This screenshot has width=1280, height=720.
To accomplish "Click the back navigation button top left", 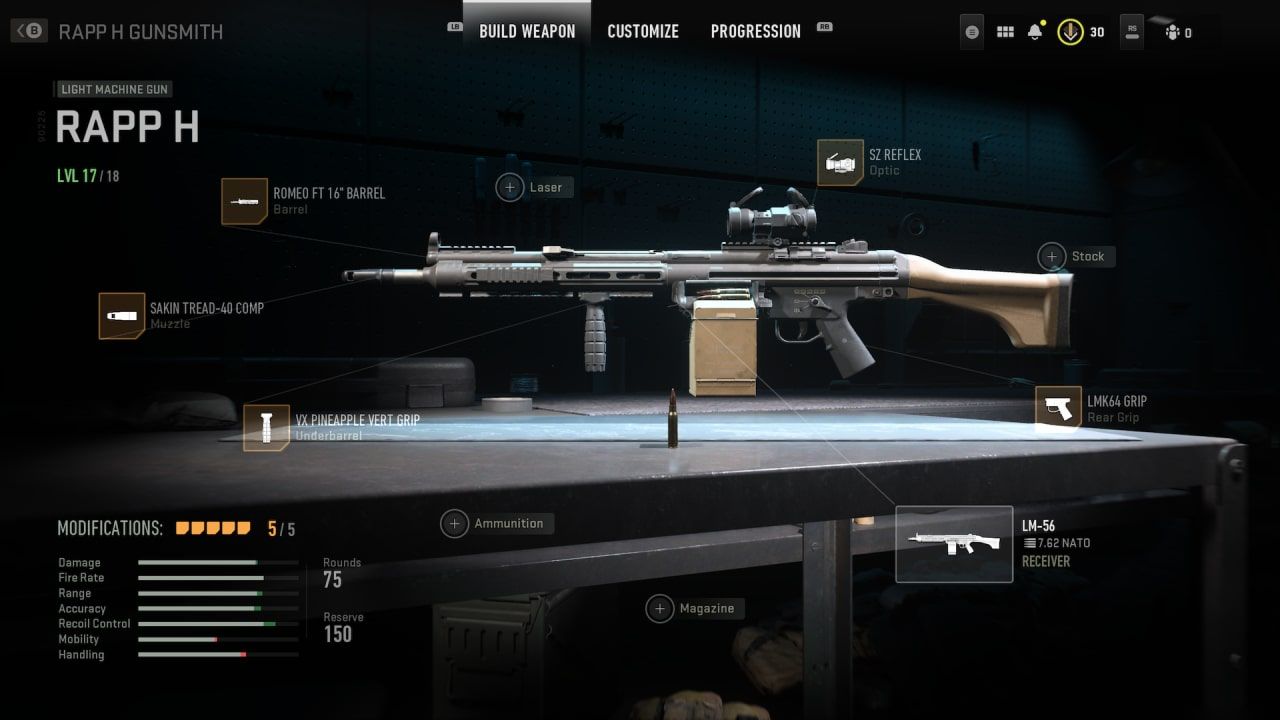I will (x=27, y=29).
